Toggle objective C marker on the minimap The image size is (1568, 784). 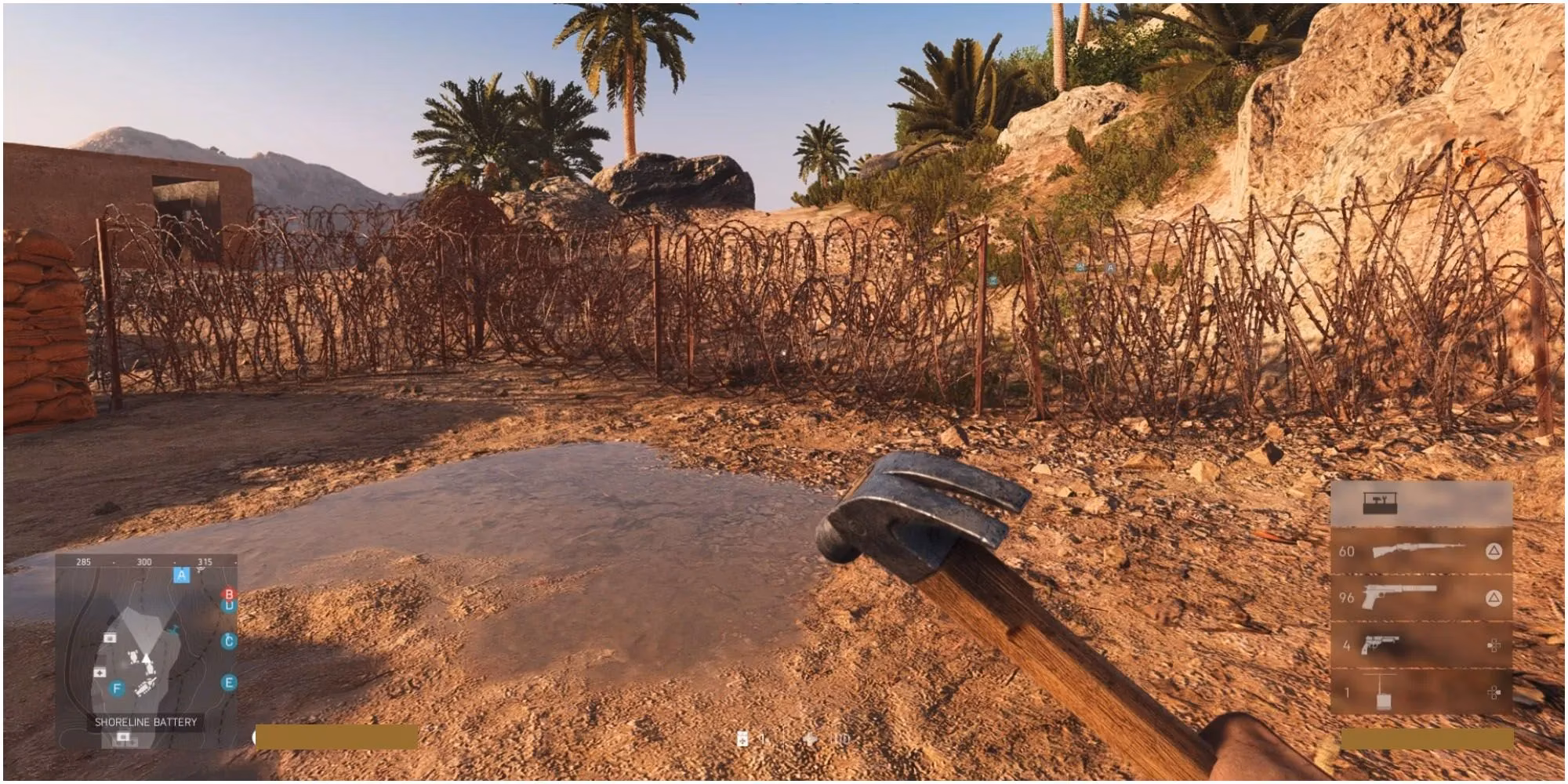coord(229,640)
